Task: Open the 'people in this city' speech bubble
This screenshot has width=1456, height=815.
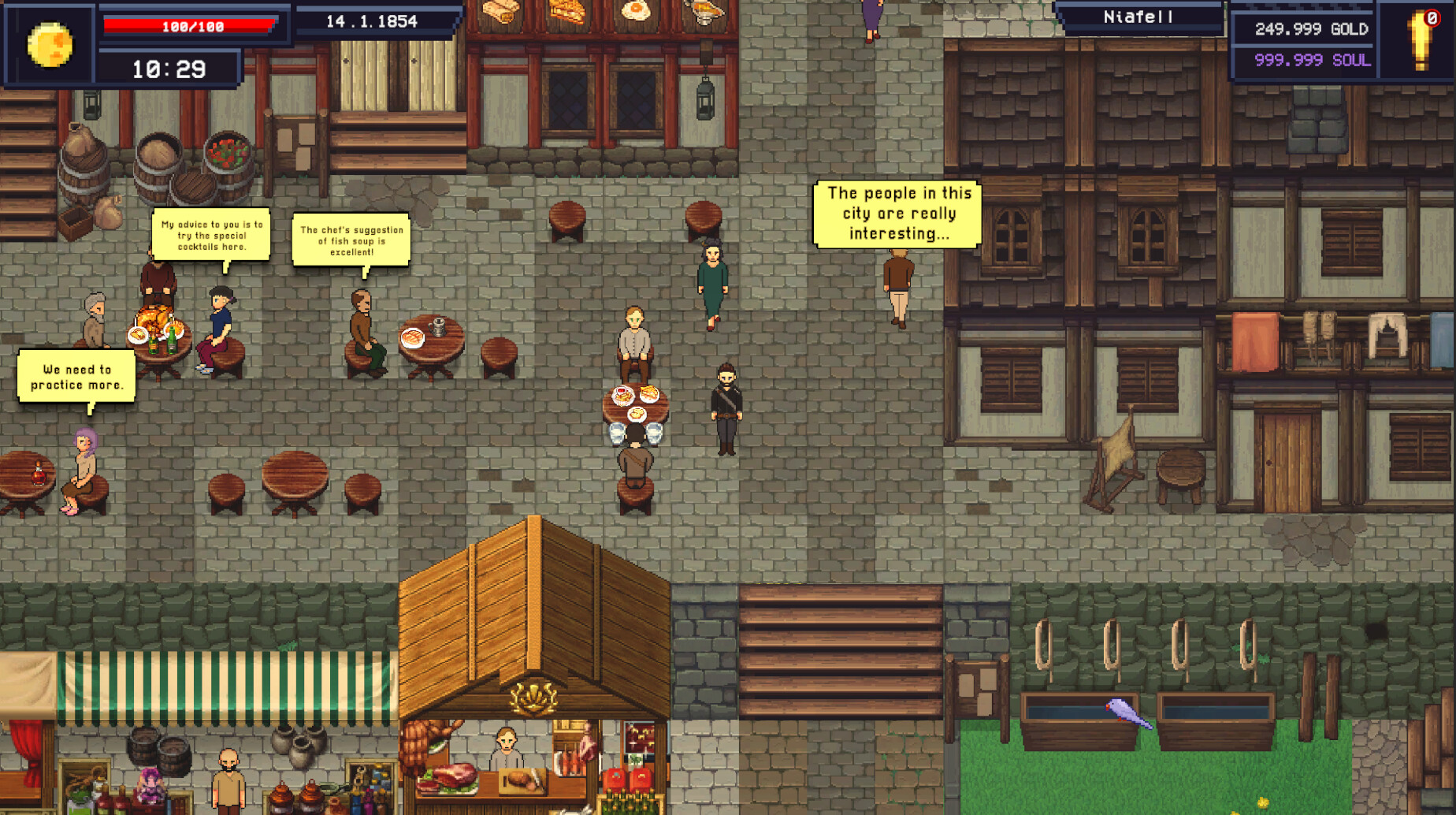Action: pos(898,213)
